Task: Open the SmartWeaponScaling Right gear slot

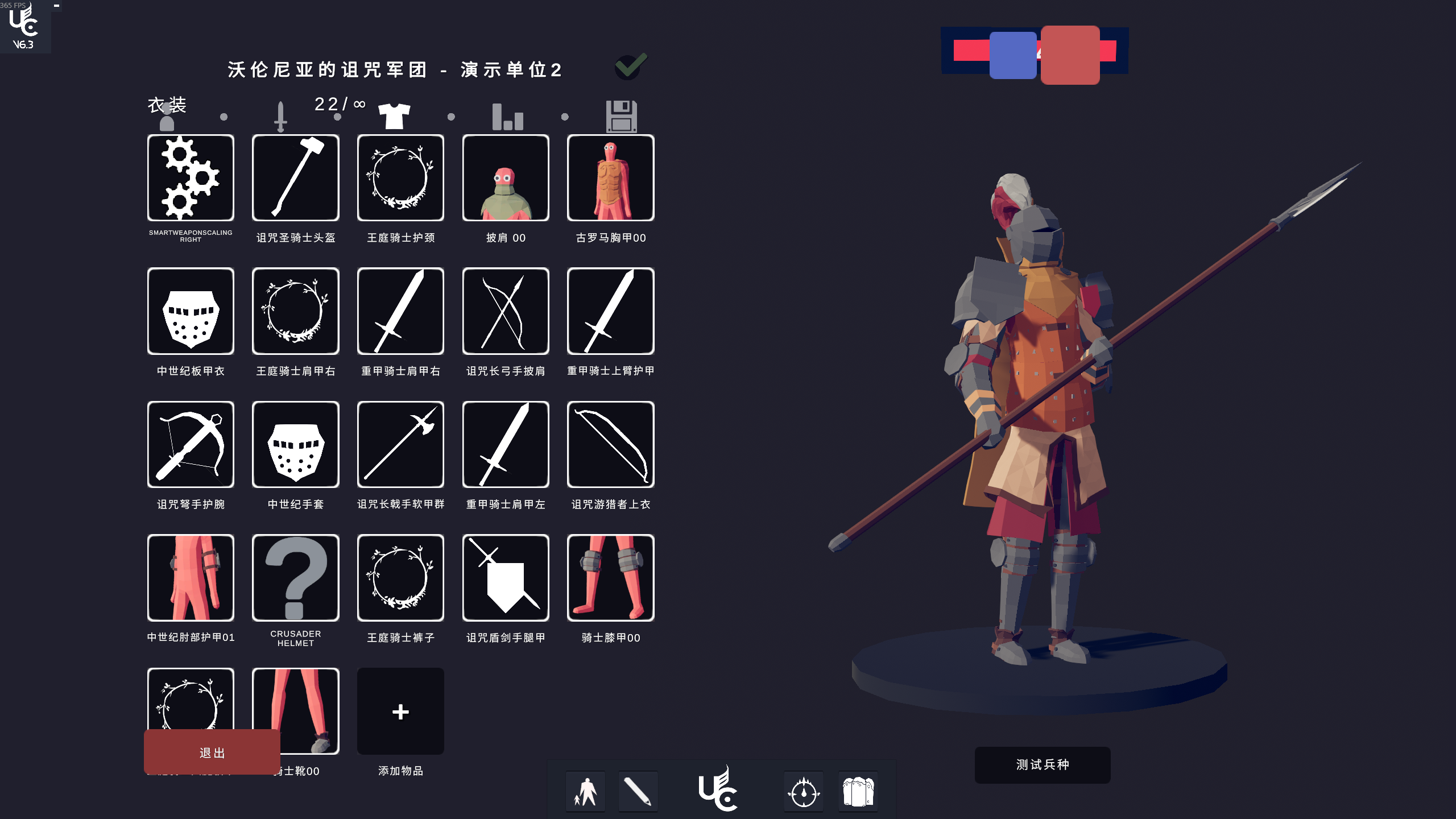Action: pyautogui.click(x=191, y=178)
